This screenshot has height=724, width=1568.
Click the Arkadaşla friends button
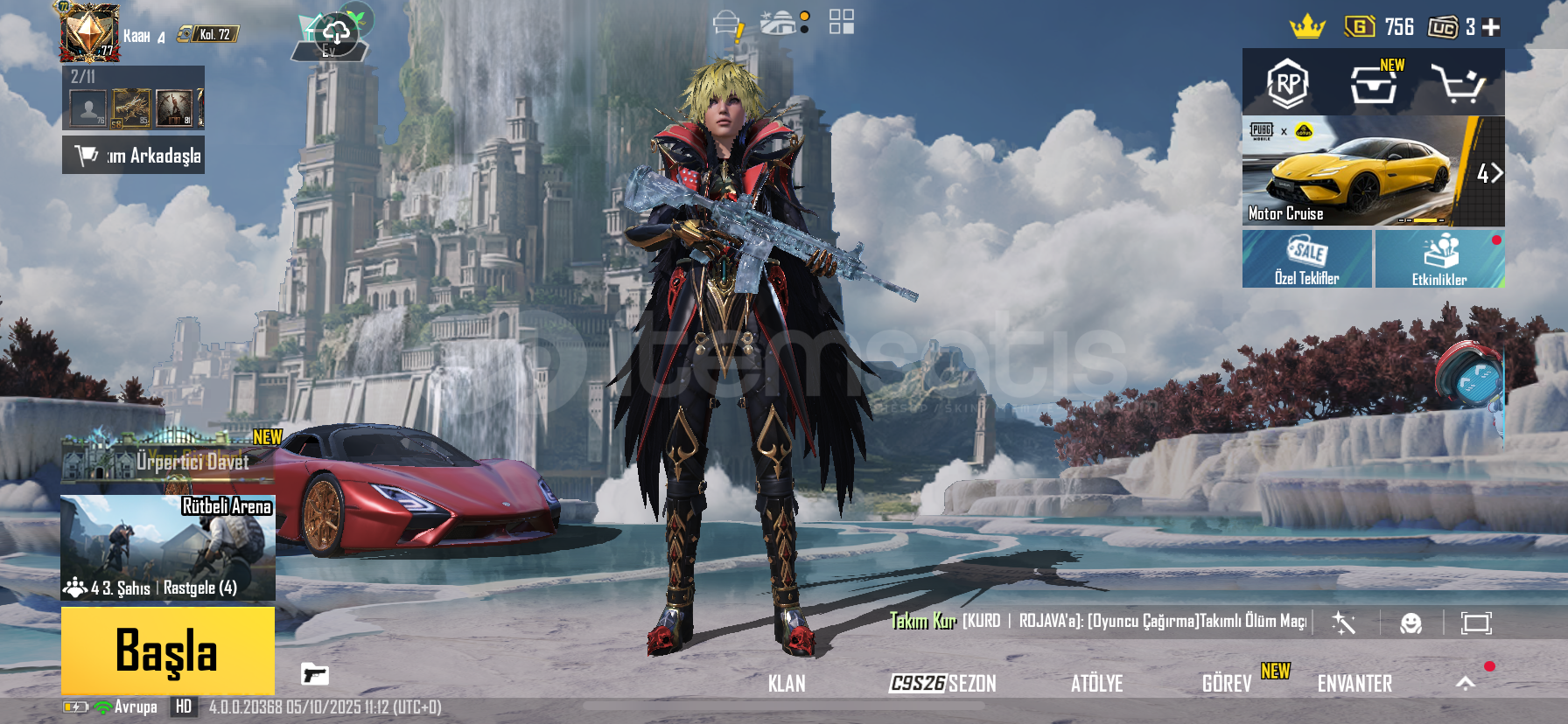click(134, 156)
